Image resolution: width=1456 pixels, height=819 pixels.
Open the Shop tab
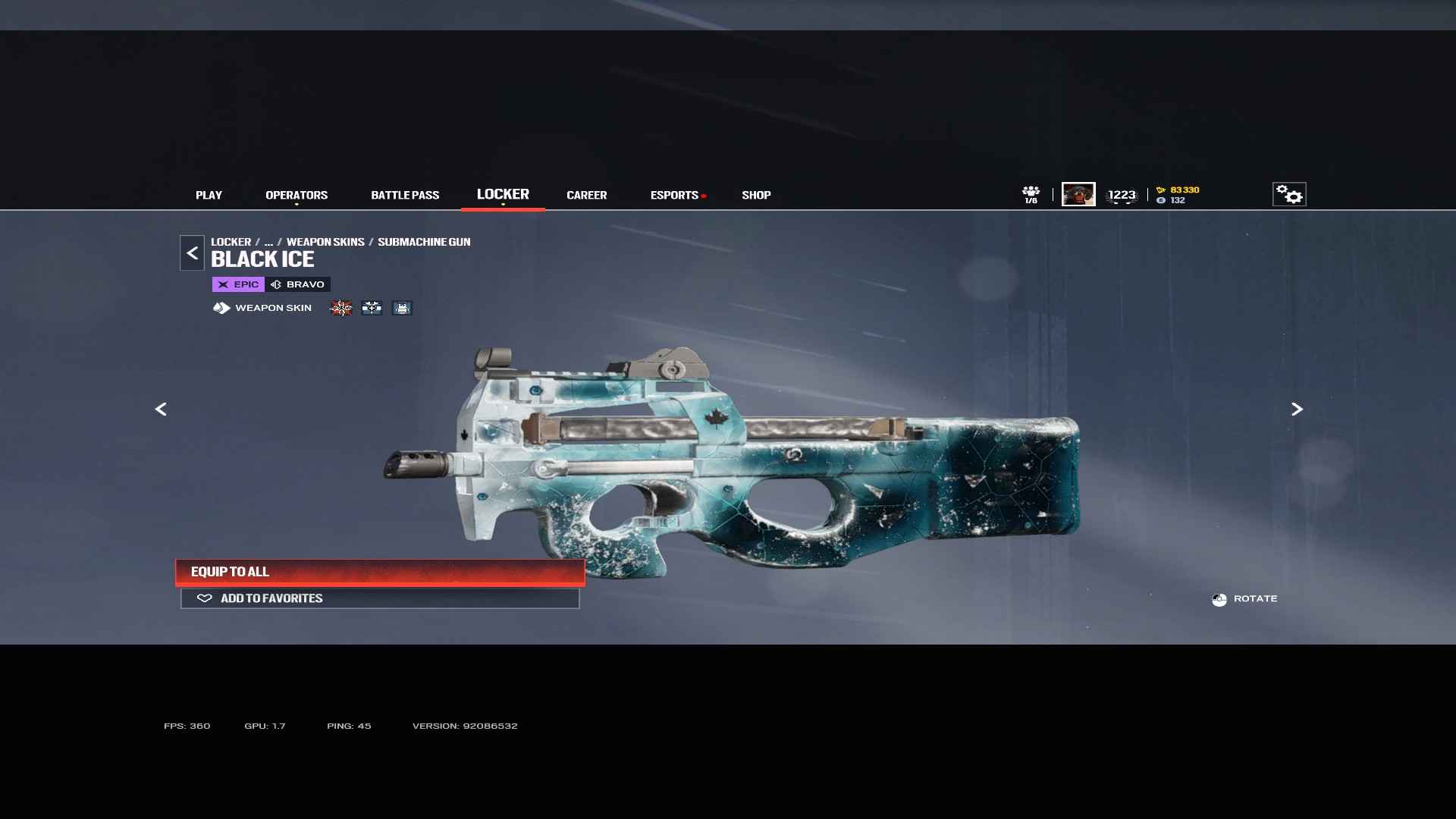756,195
